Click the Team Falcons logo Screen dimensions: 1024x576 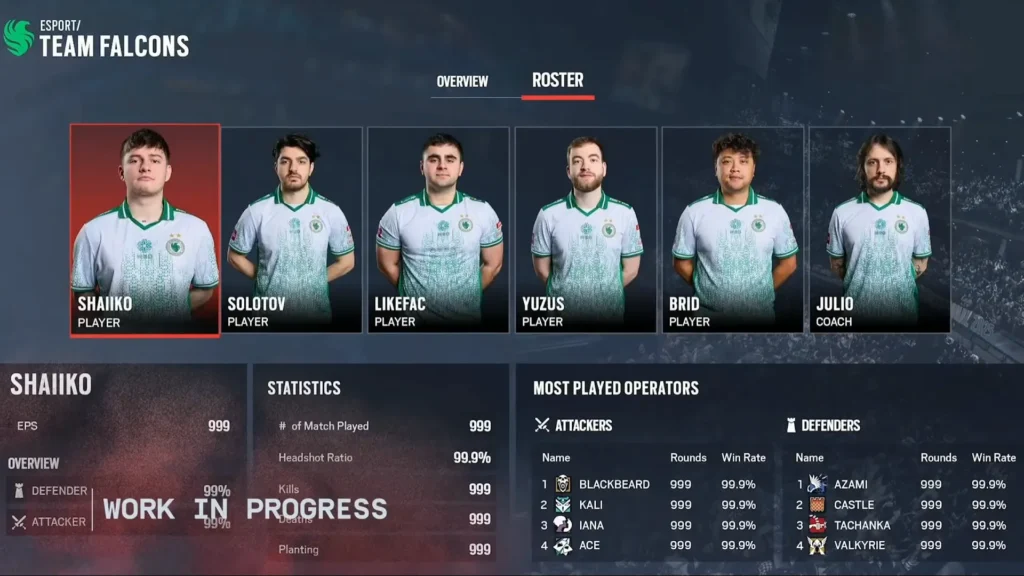tap(18, 38)
